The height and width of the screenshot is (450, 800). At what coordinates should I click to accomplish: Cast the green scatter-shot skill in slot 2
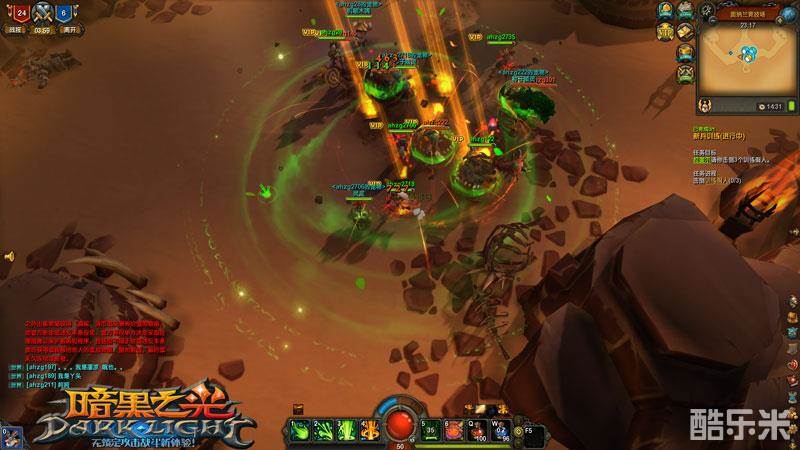pyautogui.click(x=322, y=430)
